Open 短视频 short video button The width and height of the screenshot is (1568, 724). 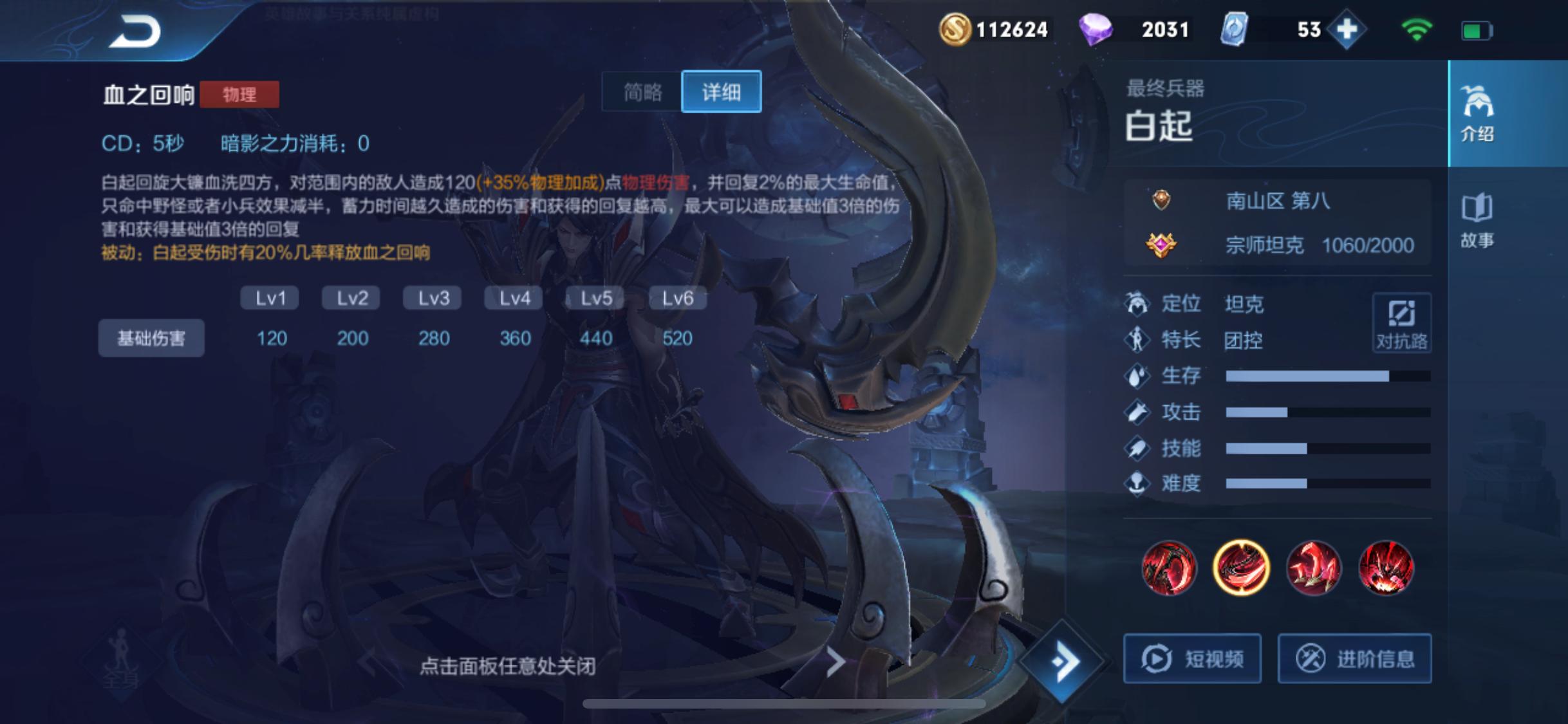[x=1191, y=658]
